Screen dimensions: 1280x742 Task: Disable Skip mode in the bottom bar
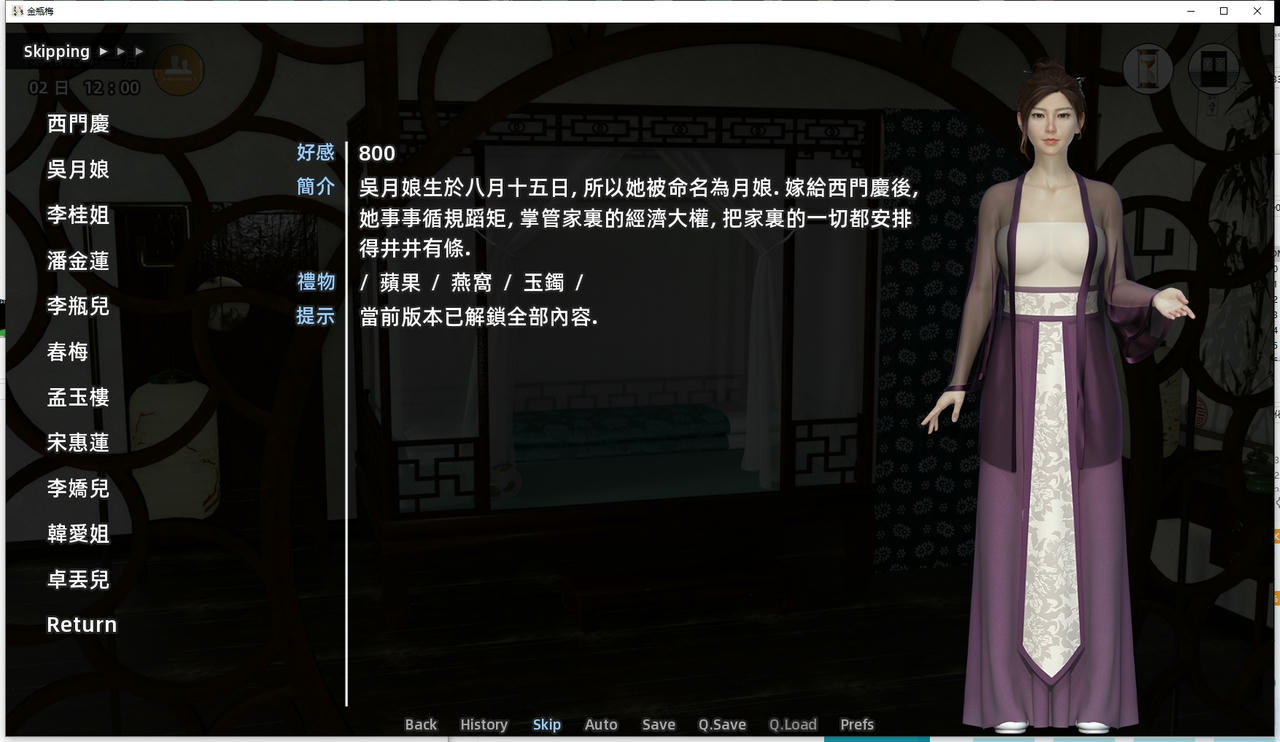(x=546, y=724)
